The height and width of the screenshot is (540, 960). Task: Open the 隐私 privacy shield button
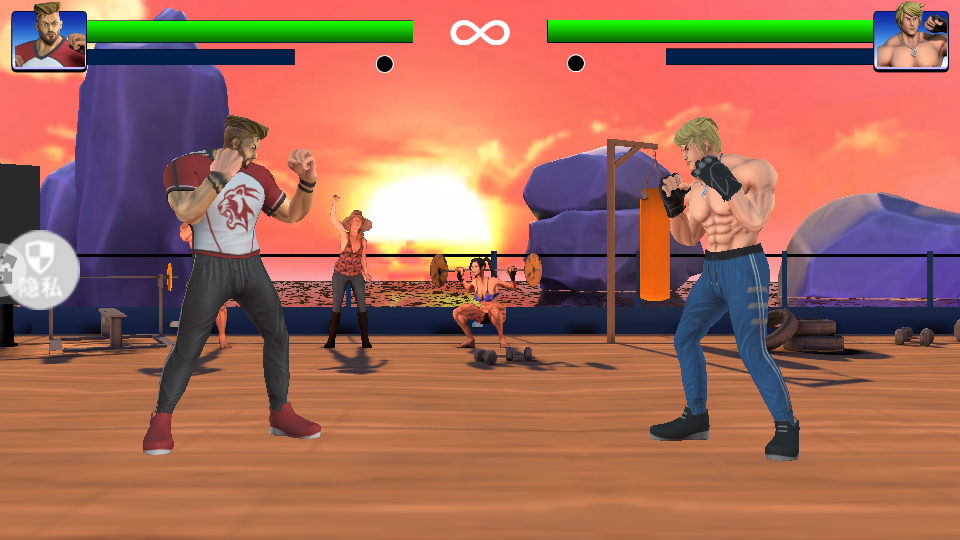(40, 270)
